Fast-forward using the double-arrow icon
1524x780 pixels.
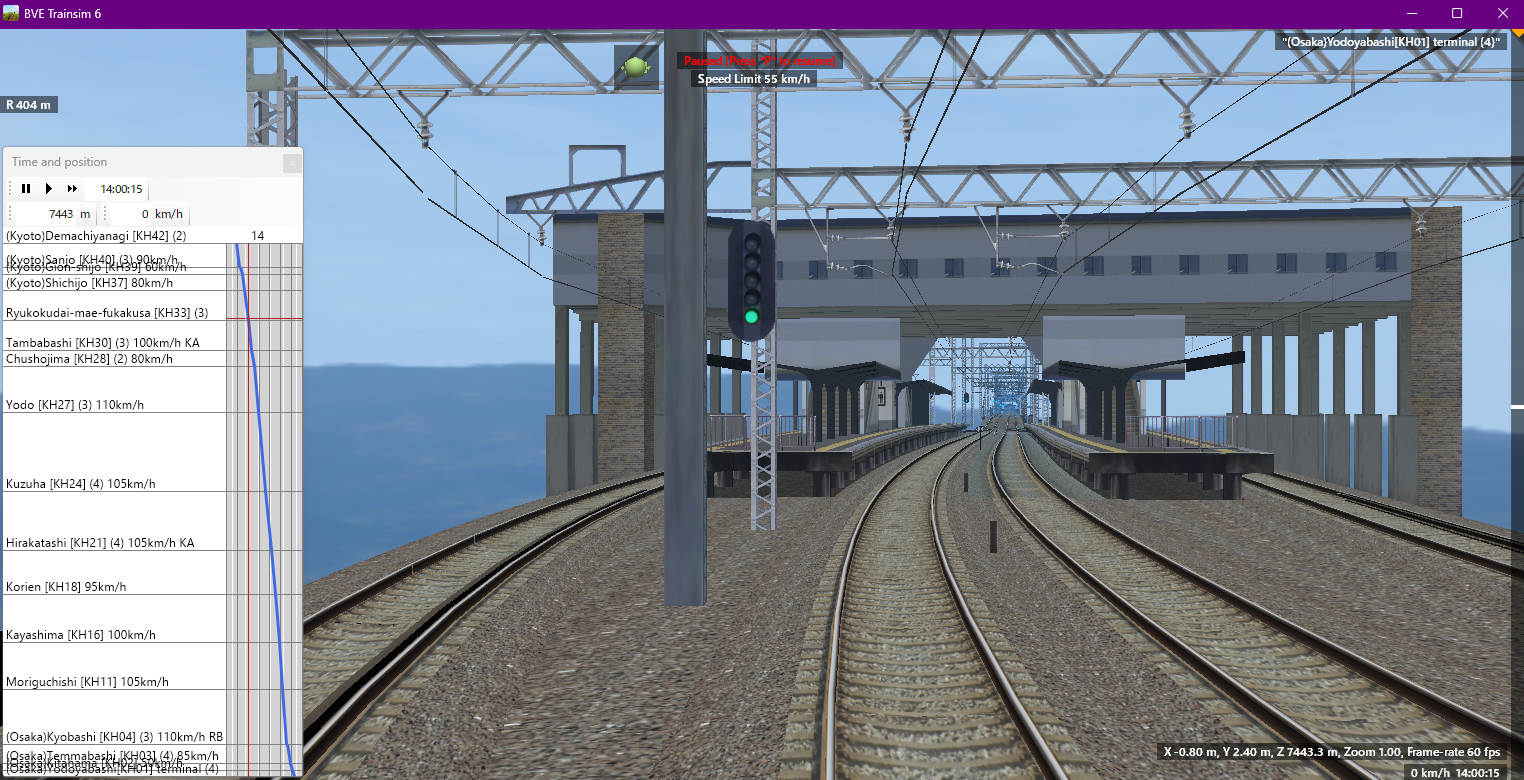[71, 188]
